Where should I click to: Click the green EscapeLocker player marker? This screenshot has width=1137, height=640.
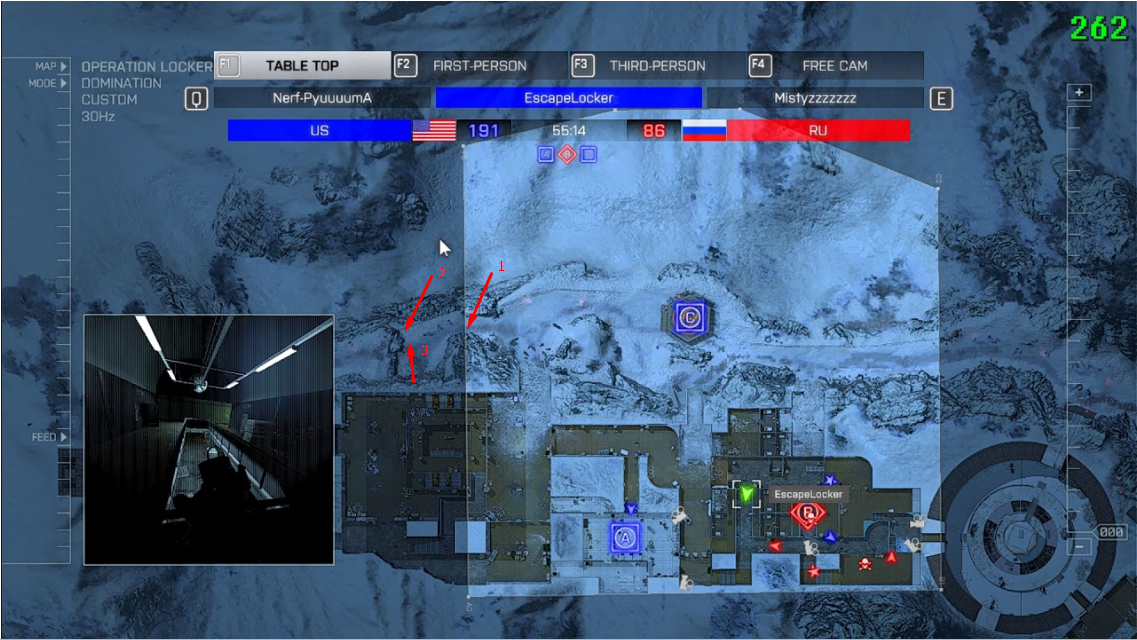746,492
